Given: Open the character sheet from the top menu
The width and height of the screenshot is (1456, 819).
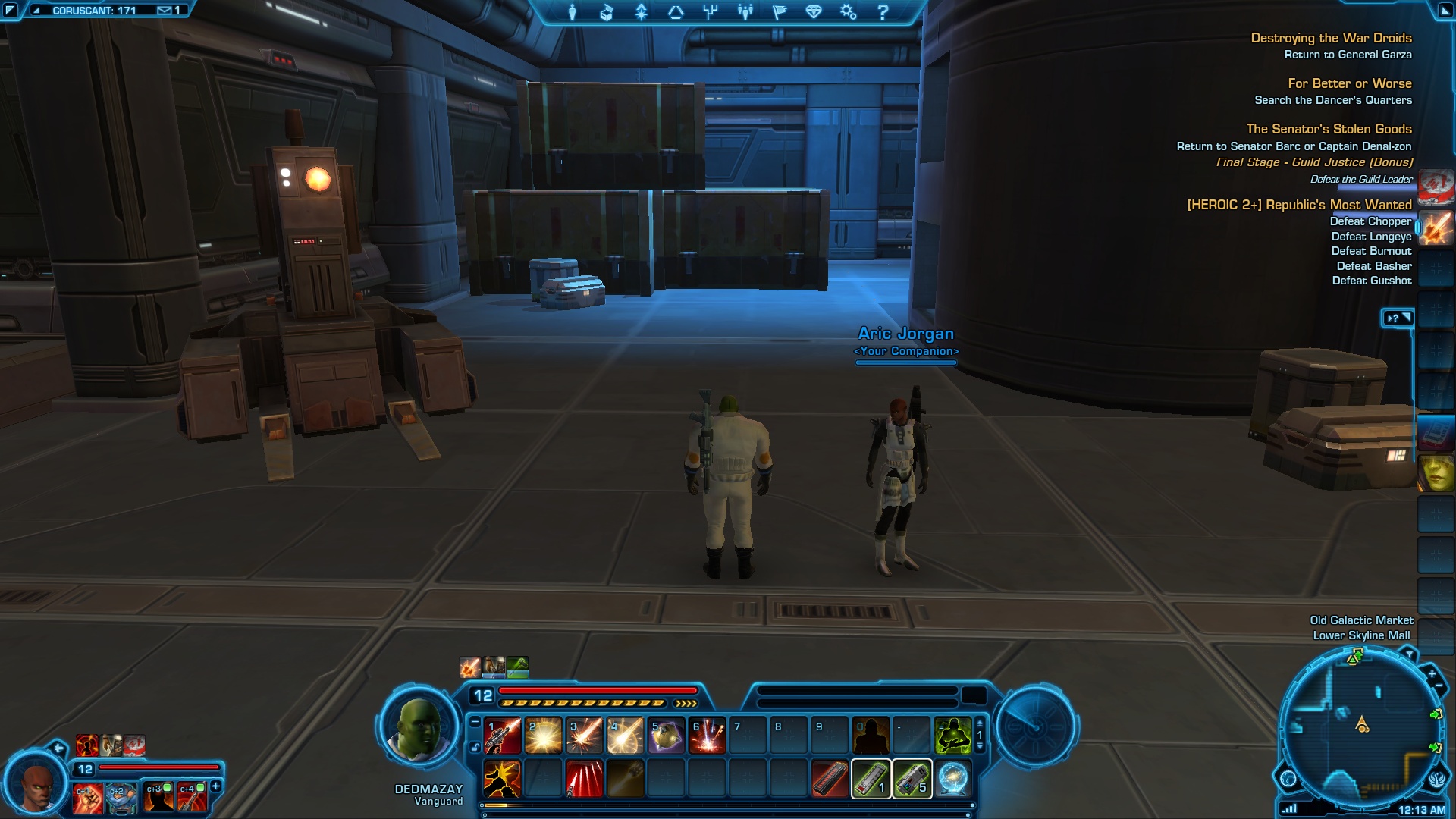Looking at the screenshot, I should pyautogui.click(x=573, y=12).
